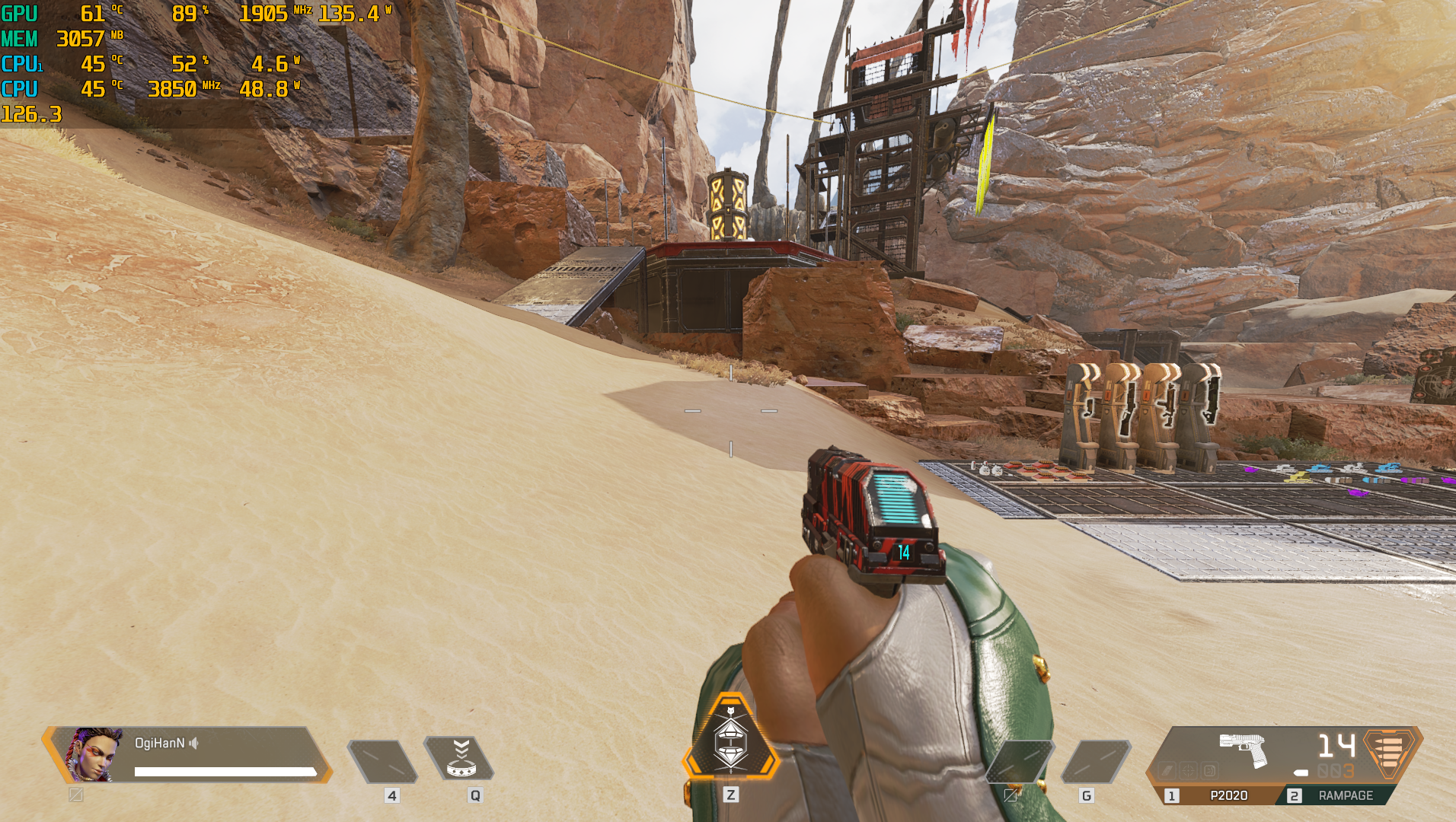The width and height of the screenshot is (1456, 822).
Task: Use the tactical ability icon
Action: (460, 759)
